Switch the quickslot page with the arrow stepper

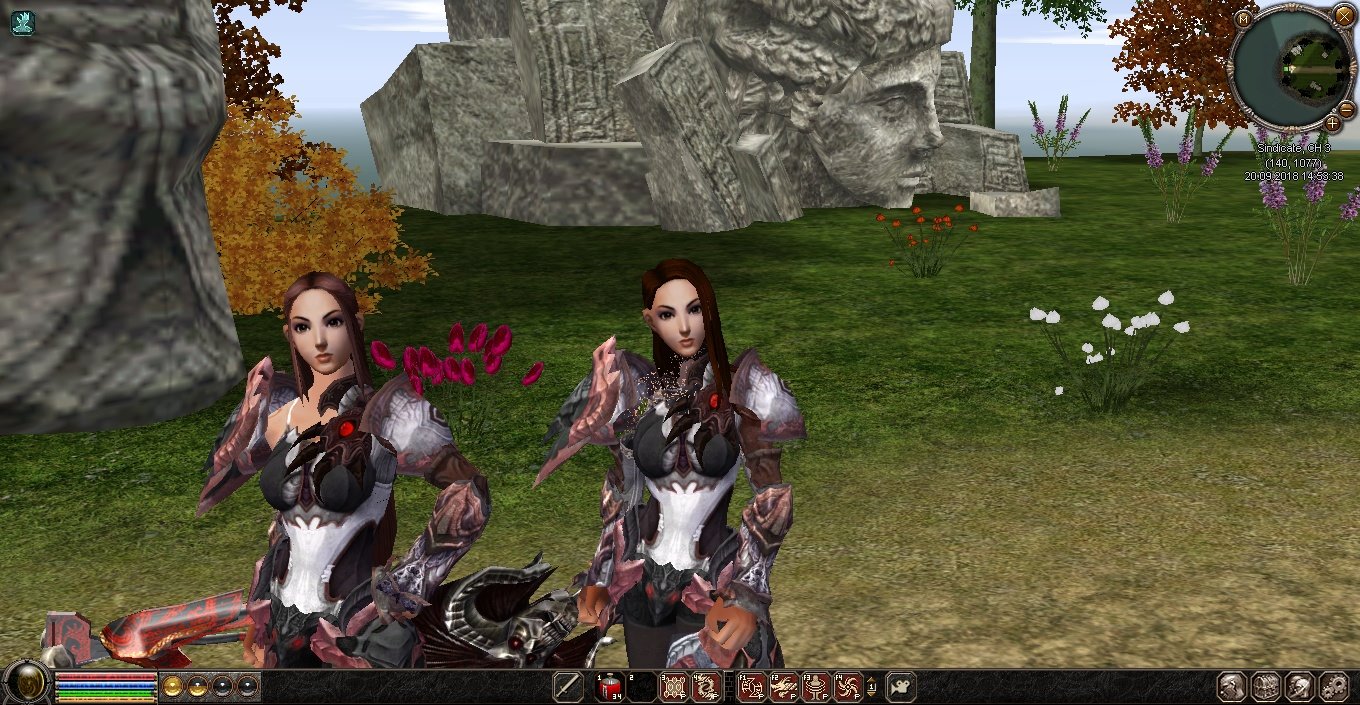(x=871, y=687)
